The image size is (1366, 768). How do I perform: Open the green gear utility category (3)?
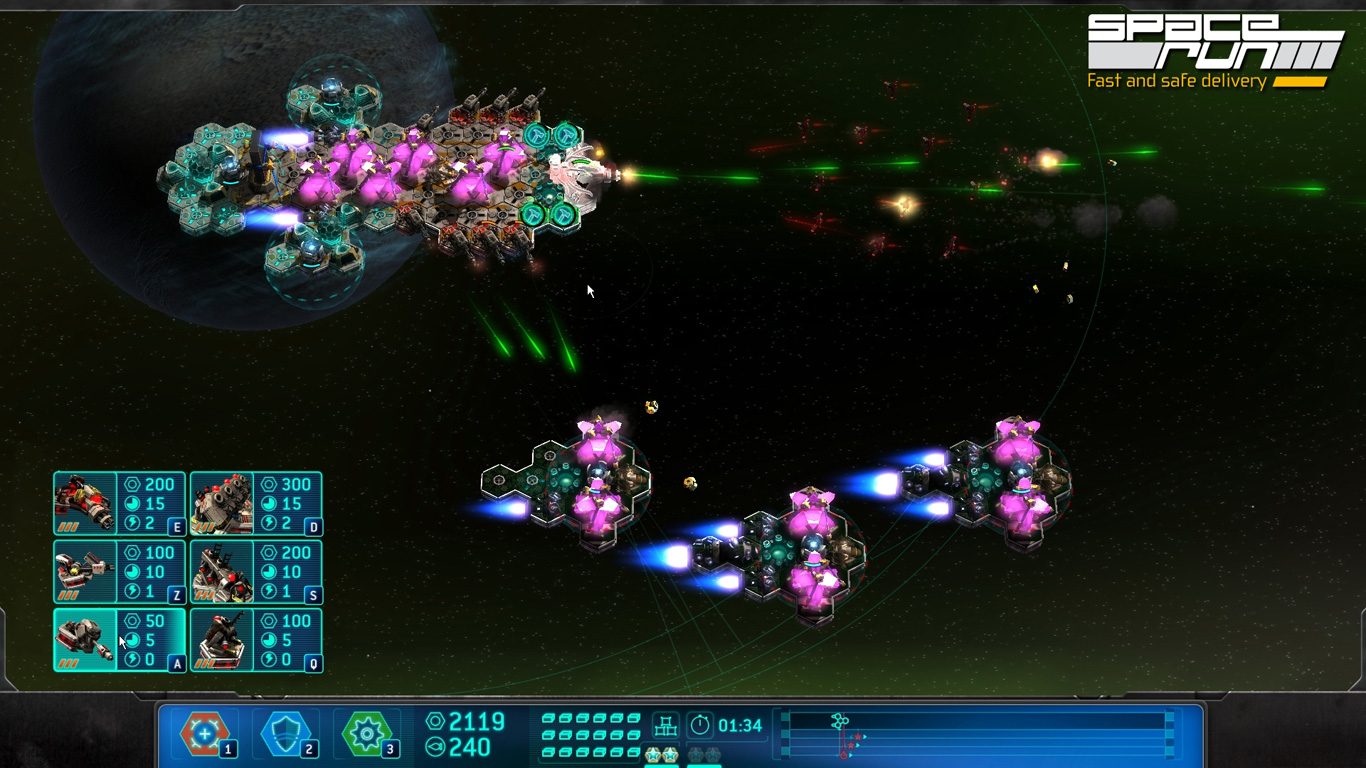367,734
